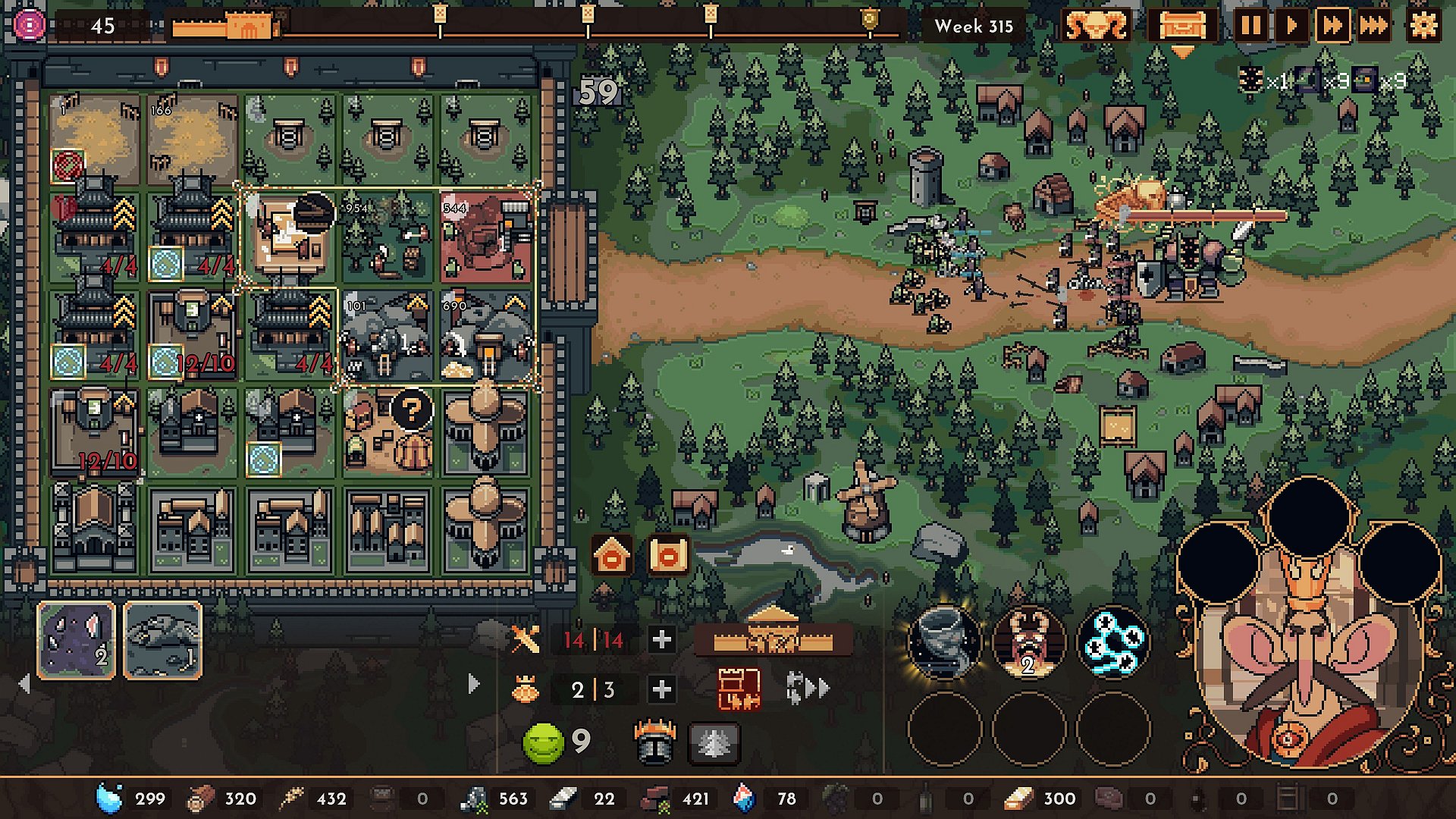Pause the game

[1251, 27]
